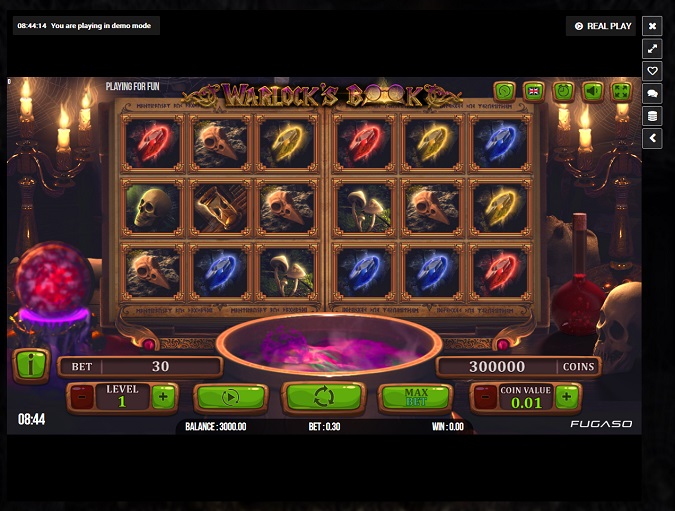Viewport: 675px width, 511px height.
Task: Enter fullscreen with the green arrows button
Action: pyautogui.click(x=621, y=92)
